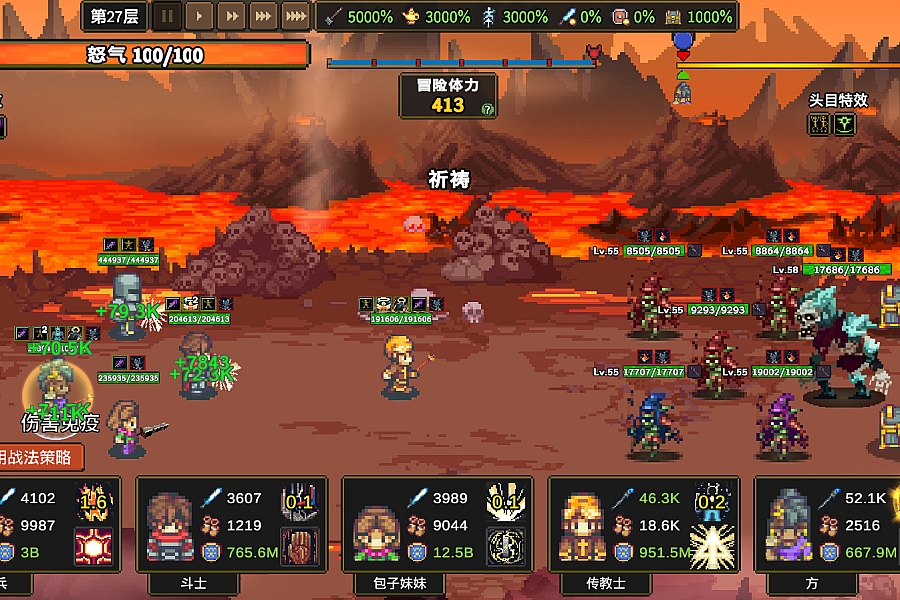Screen dimensions: 900x600
Task: Activate 传教士's radiant light burst skill
Action: click(712, 546)
